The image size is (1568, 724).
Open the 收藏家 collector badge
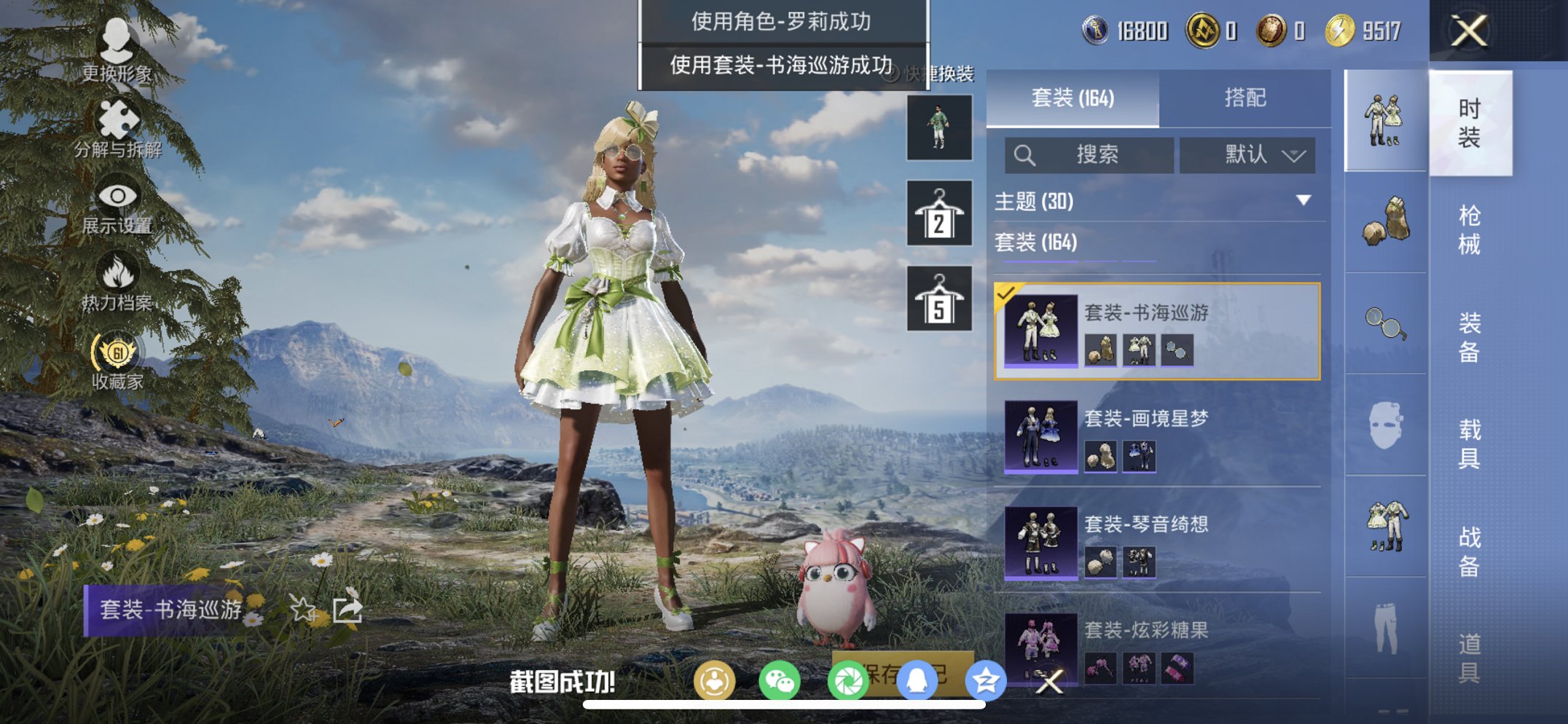click(x=117, y=351)
